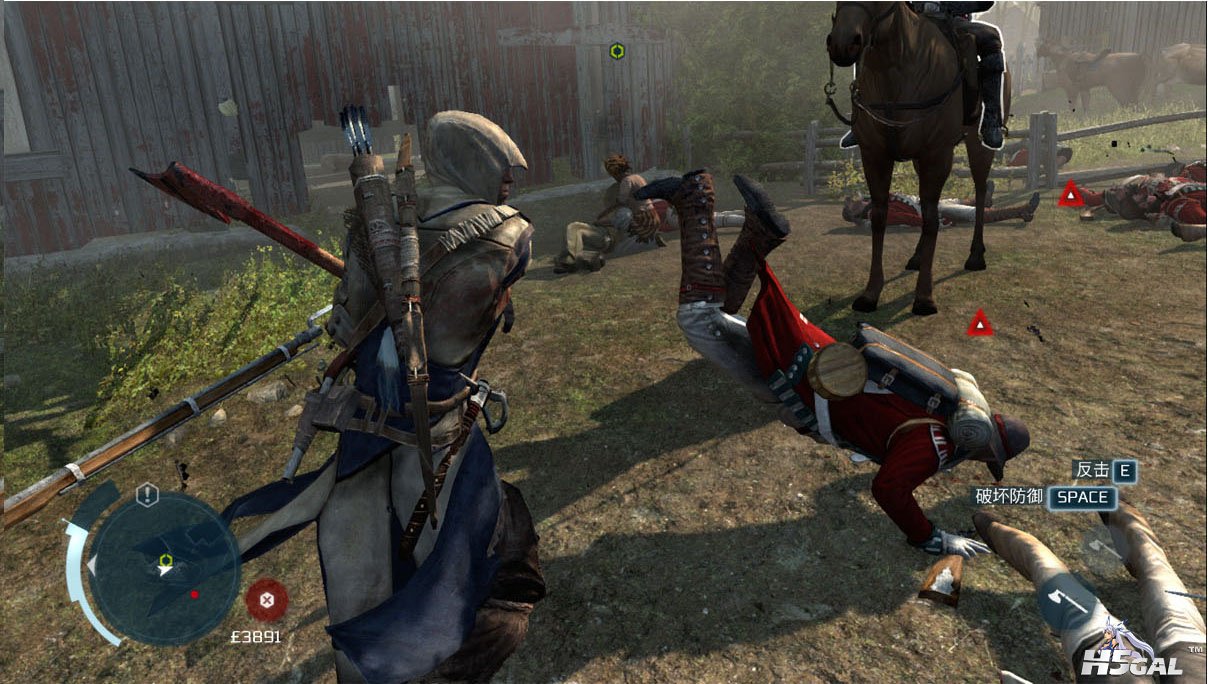Select the tomahawk weapon icon

pyautogui.click(x=1066, y=602)
